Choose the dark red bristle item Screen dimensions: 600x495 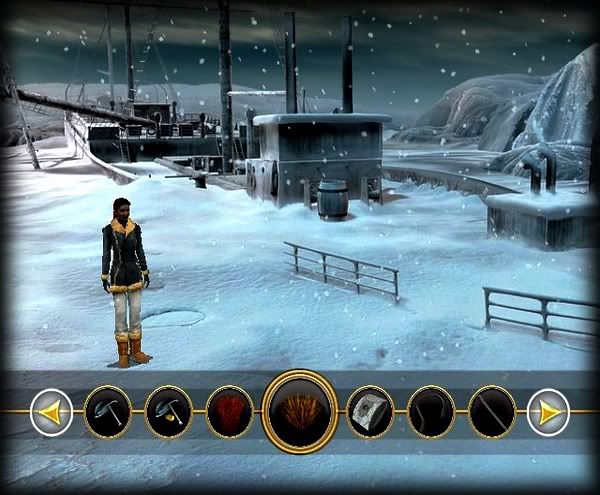click(x=229, y=412)
